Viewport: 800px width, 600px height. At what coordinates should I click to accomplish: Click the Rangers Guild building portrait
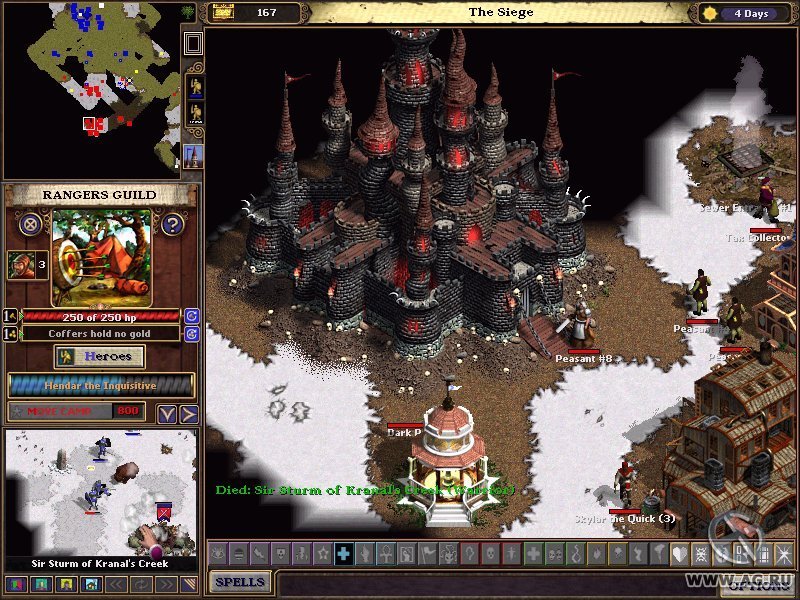pyautogui.click(x=102, y=257)
